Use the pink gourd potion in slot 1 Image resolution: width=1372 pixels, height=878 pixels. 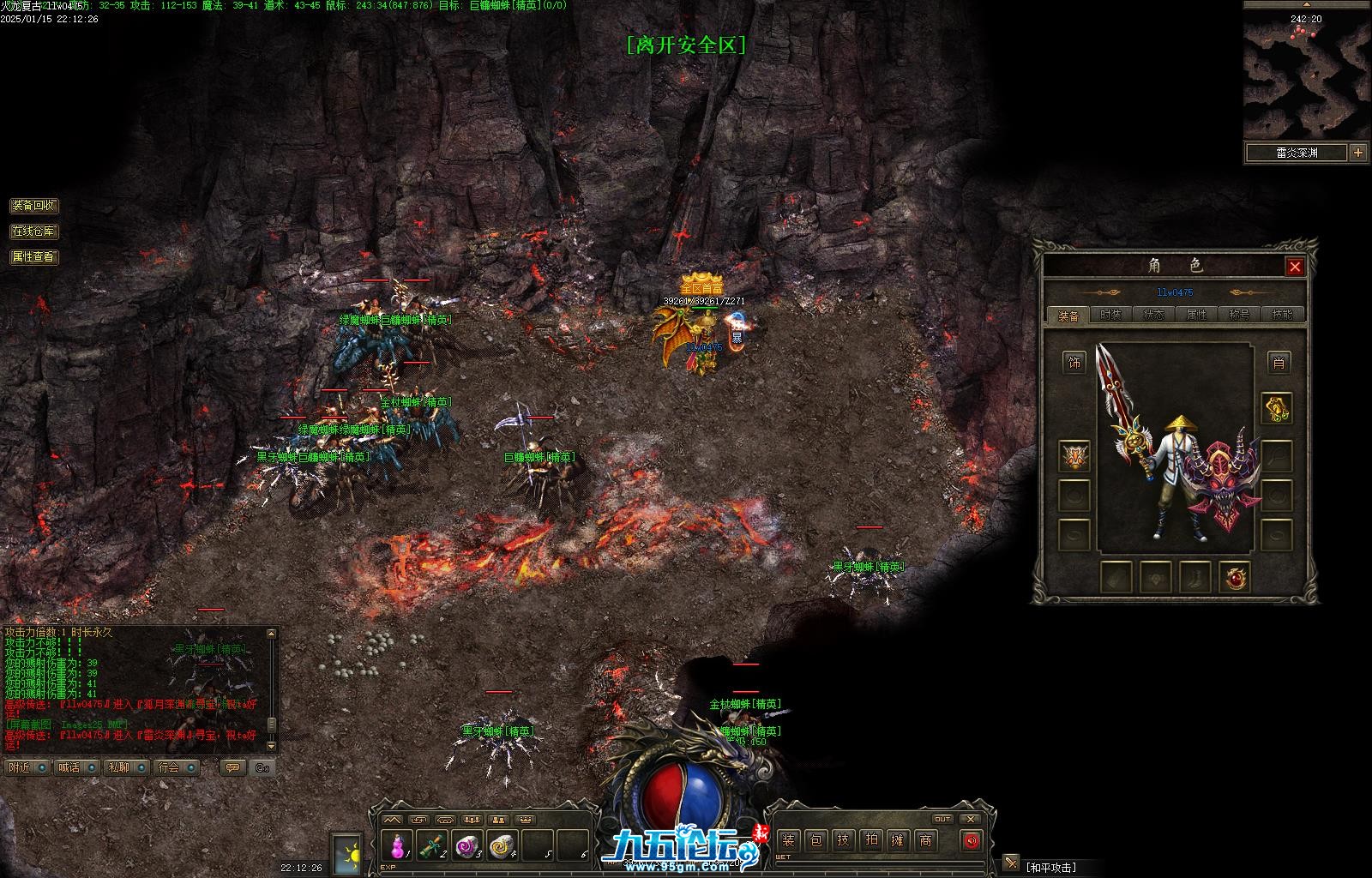pos(398,847)
